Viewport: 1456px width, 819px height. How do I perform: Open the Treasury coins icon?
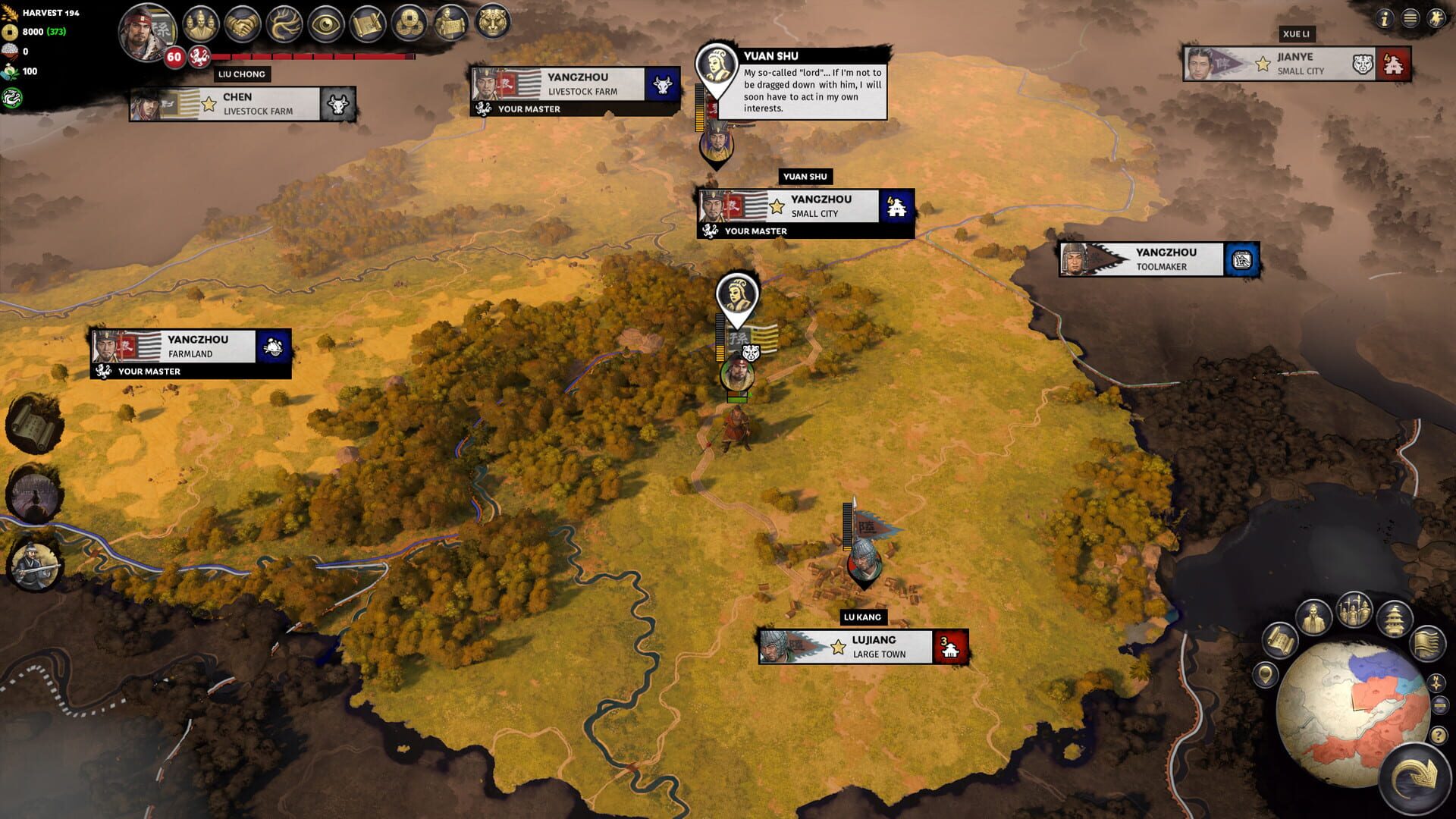click(x=410, y=23)
